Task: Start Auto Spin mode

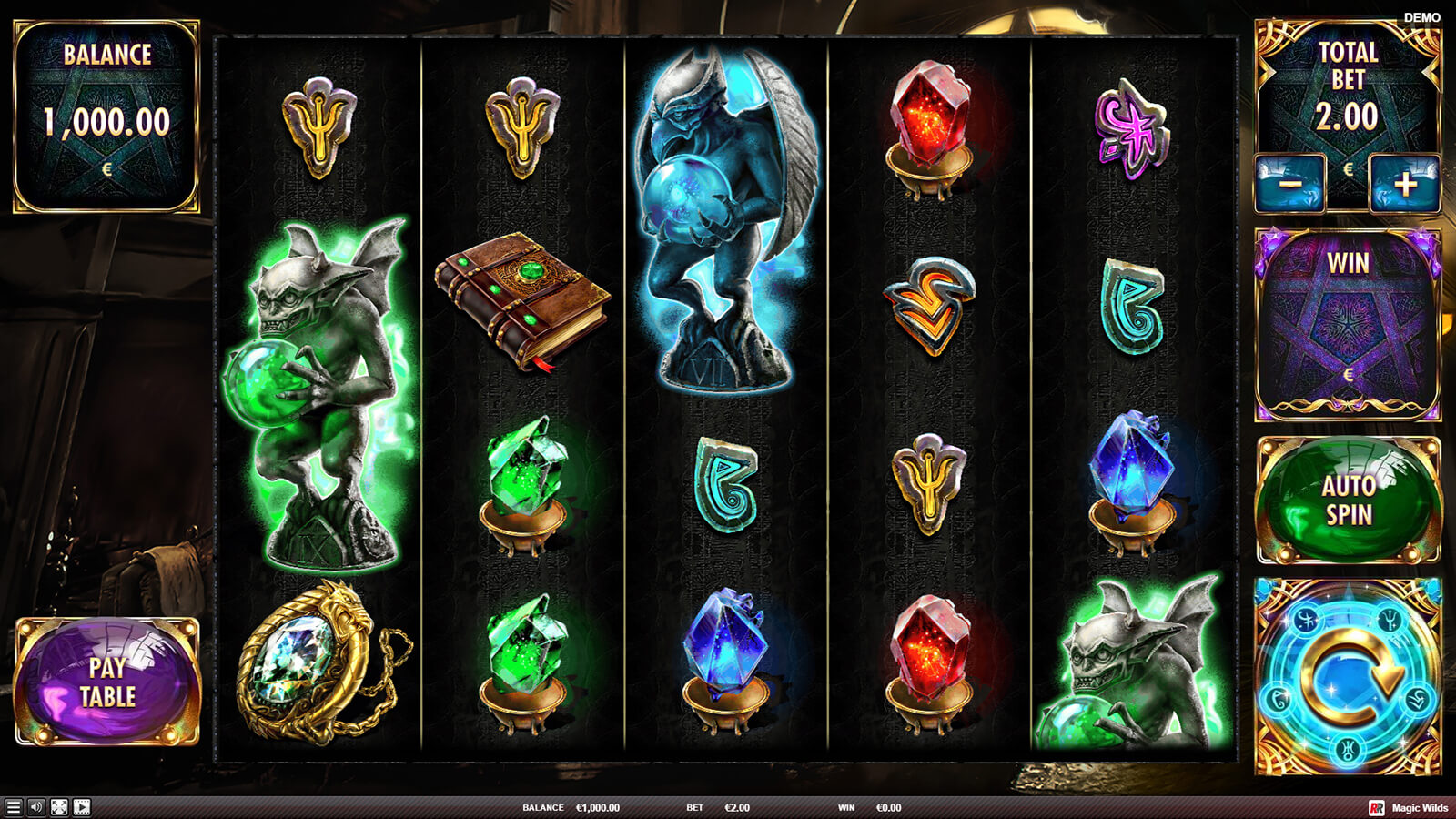Action: (1349, 500)
